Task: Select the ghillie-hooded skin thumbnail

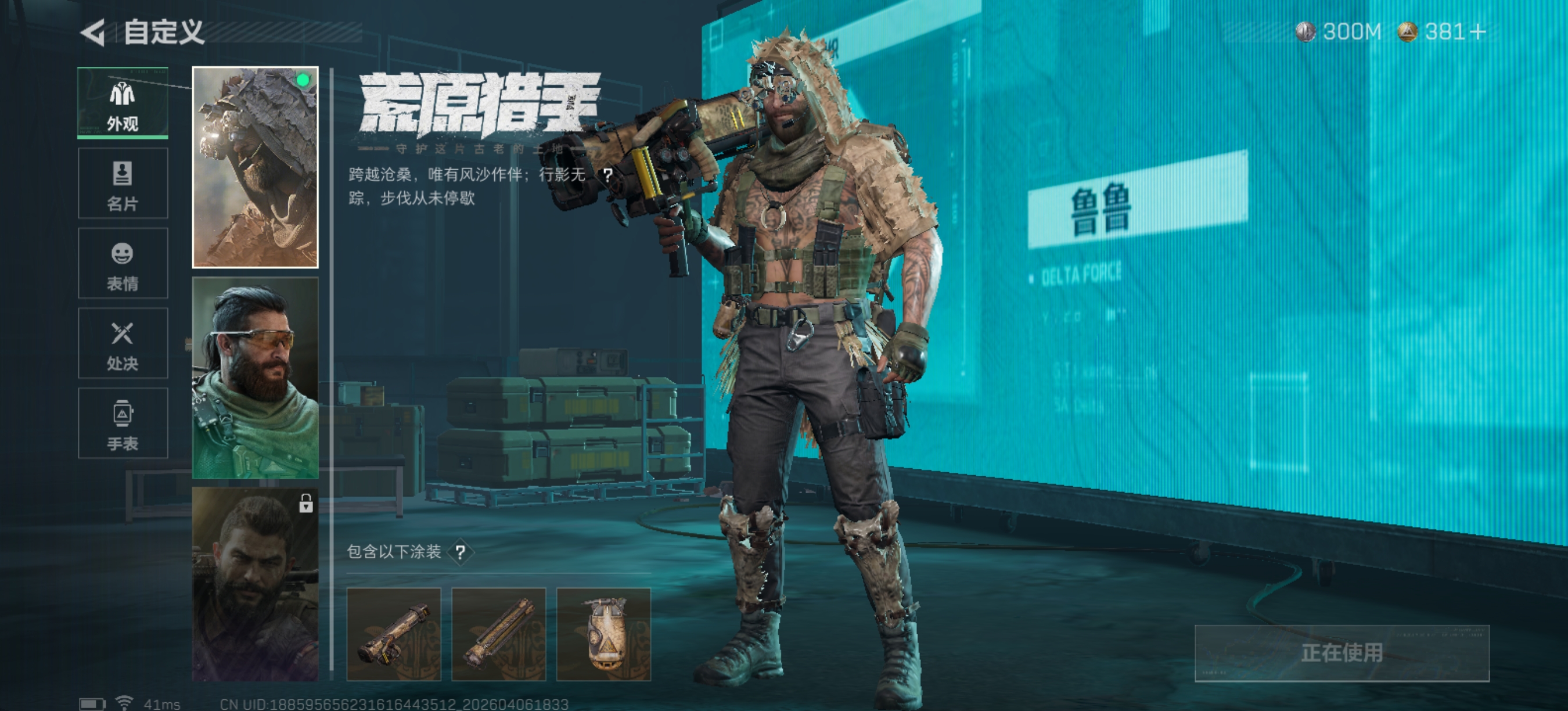Action: tap(255, 167)
